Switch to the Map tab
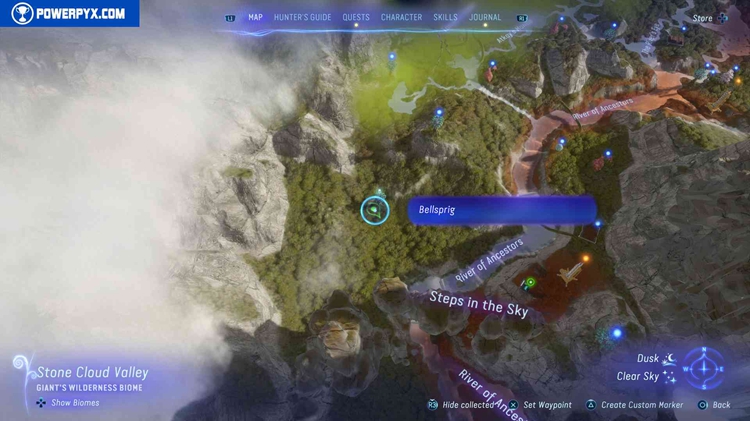Screen dimensions: 750x421 point(255,17)
